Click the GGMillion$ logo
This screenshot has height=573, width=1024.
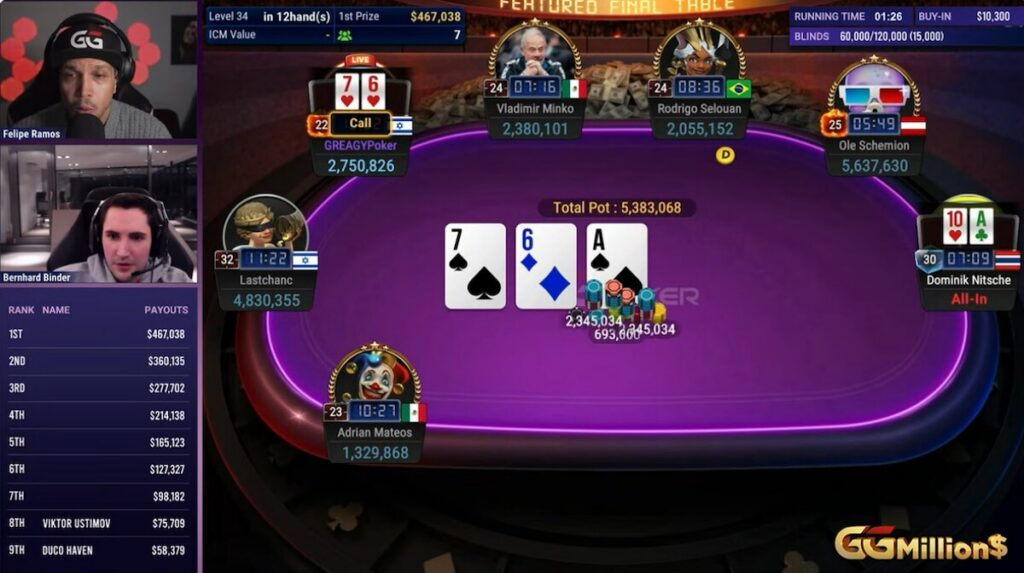coord(920,543)
